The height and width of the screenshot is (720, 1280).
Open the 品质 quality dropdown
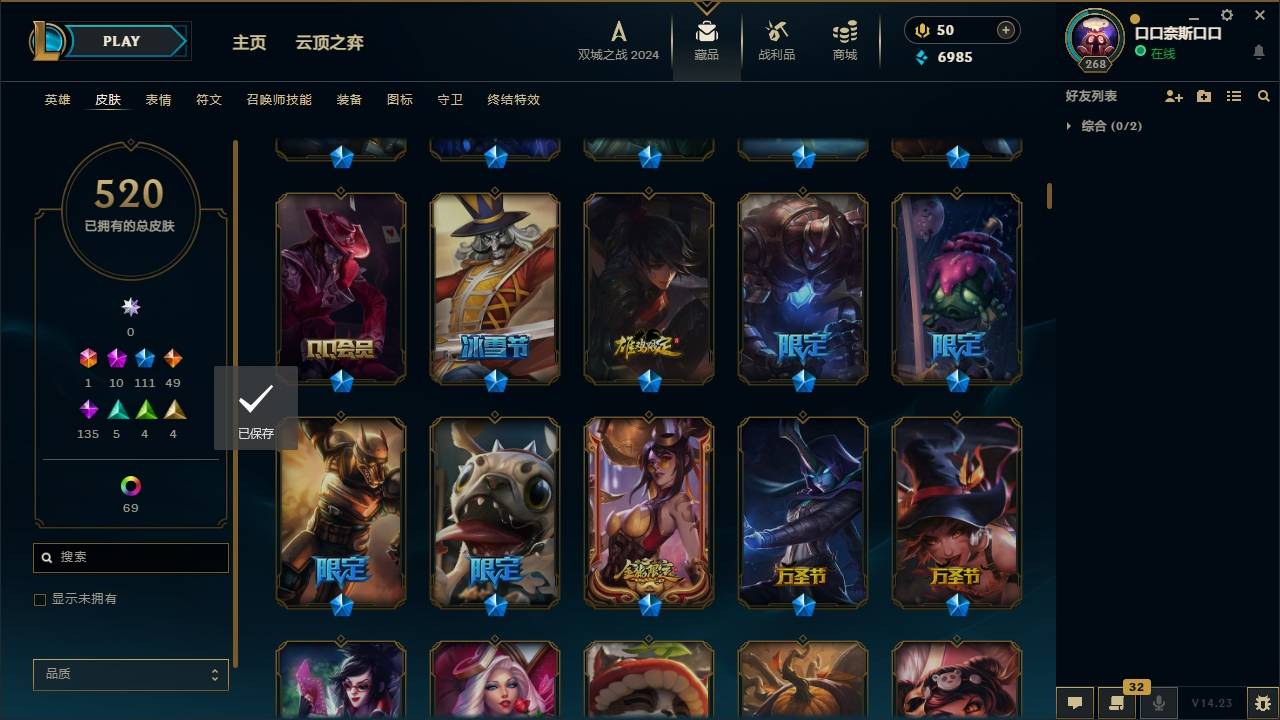tap(130, 674)
